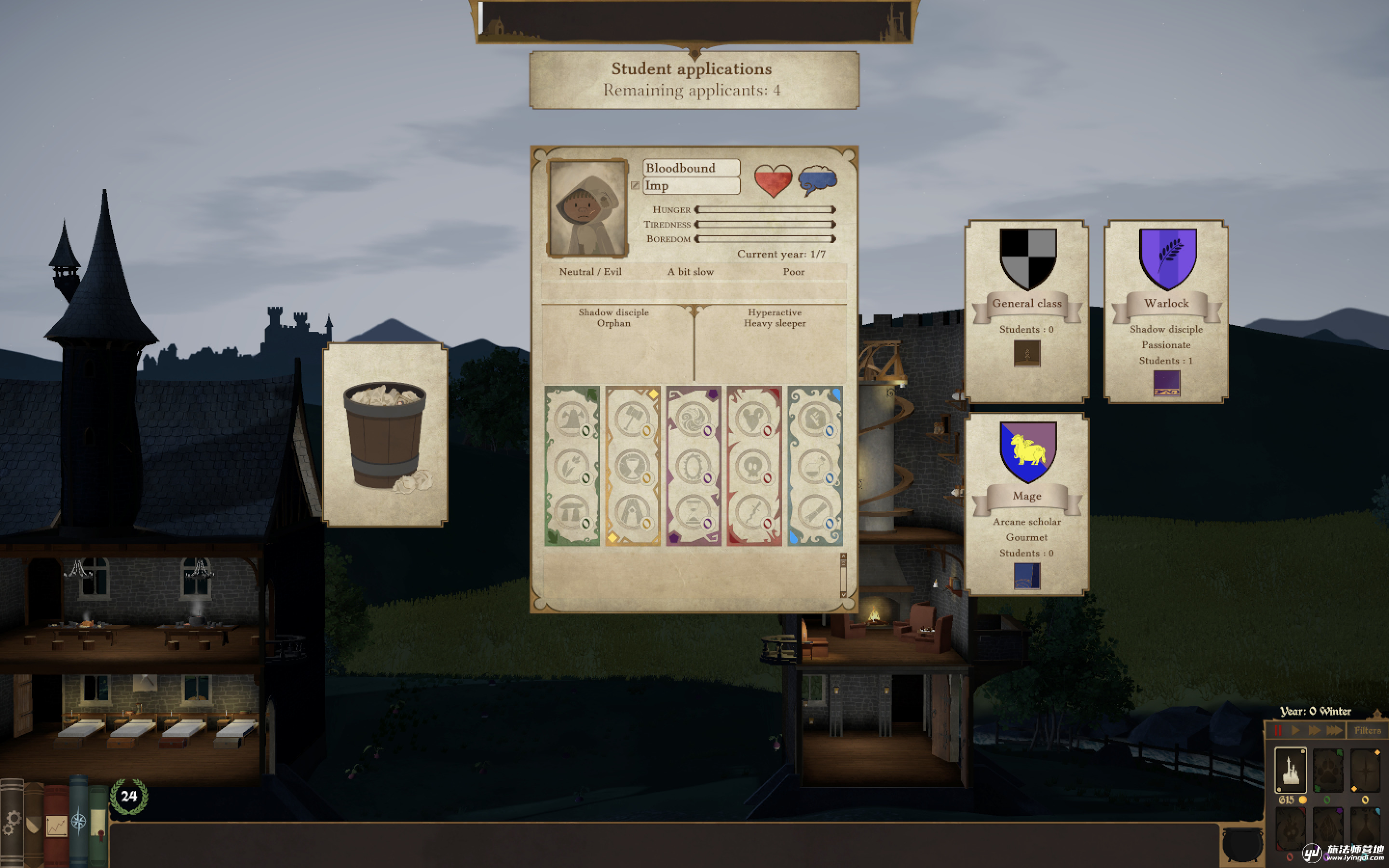1389x868 pixels.
Task: Reject applicant using the paper bin
Action: pyautogui.click(x=385, y=434)
